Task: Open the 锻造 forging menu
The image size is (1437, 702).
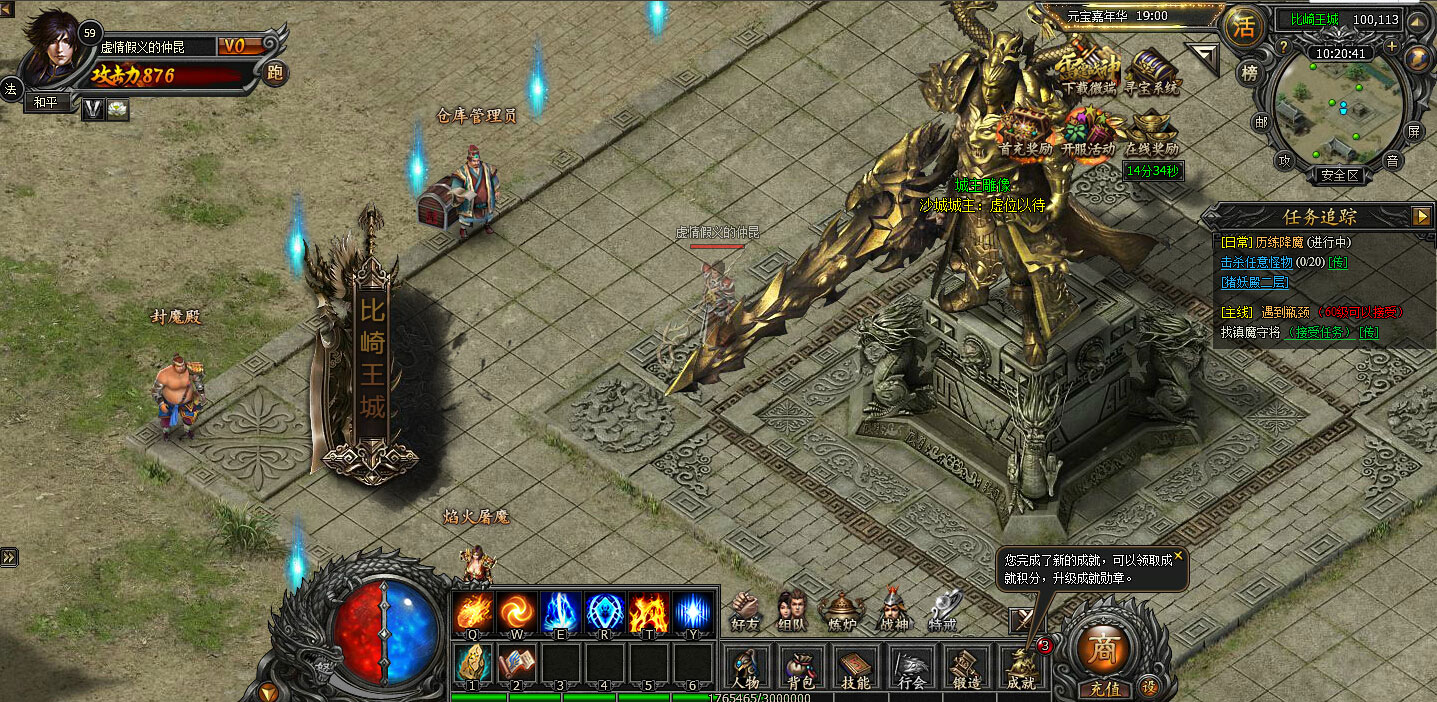Action: click(x=965, y=668)
